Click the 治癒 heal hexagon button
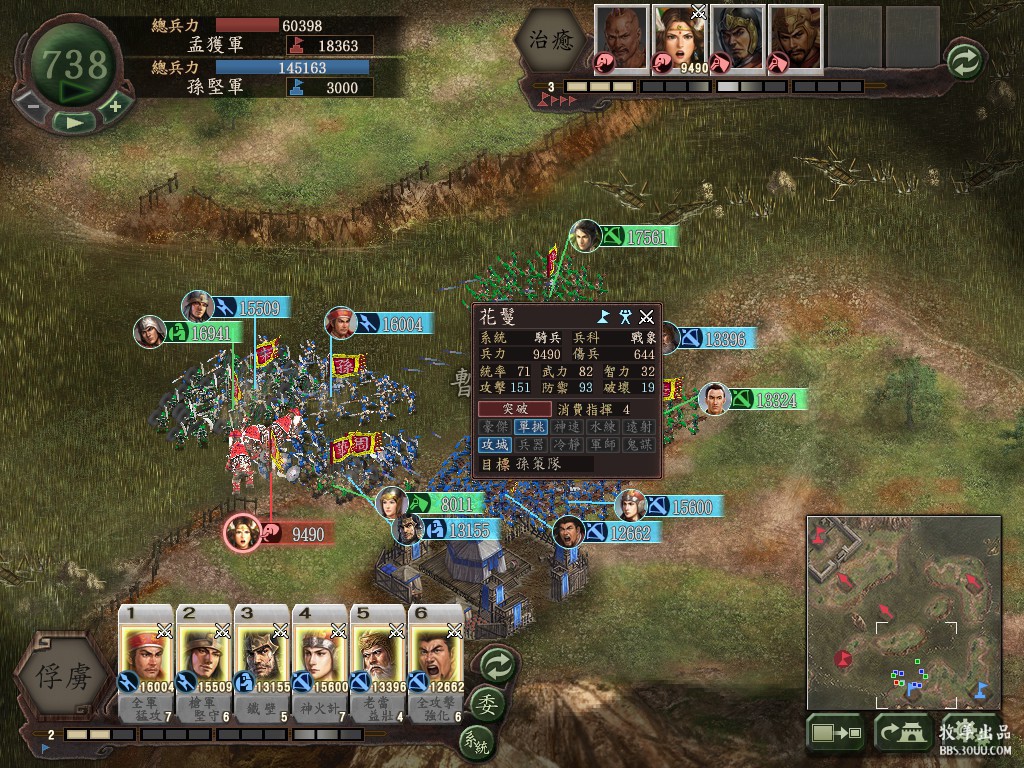Viewport: 1024px width, 768px height. pyautogui.click(x=549, y=40)
